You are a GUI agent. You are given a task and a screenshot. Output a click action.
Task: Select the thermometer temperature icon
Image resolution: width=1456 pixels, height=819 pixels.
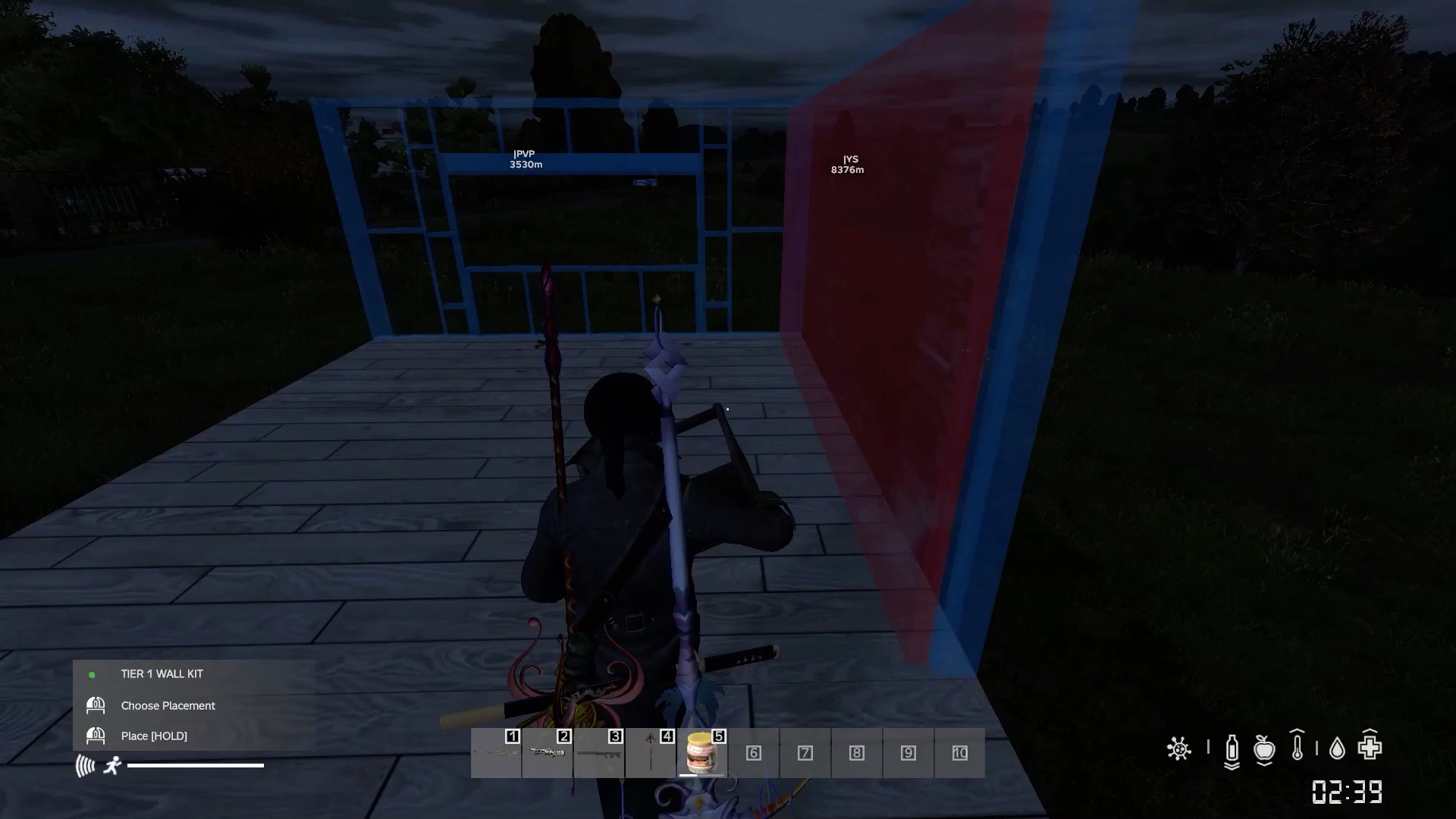tap(1297, 747)
